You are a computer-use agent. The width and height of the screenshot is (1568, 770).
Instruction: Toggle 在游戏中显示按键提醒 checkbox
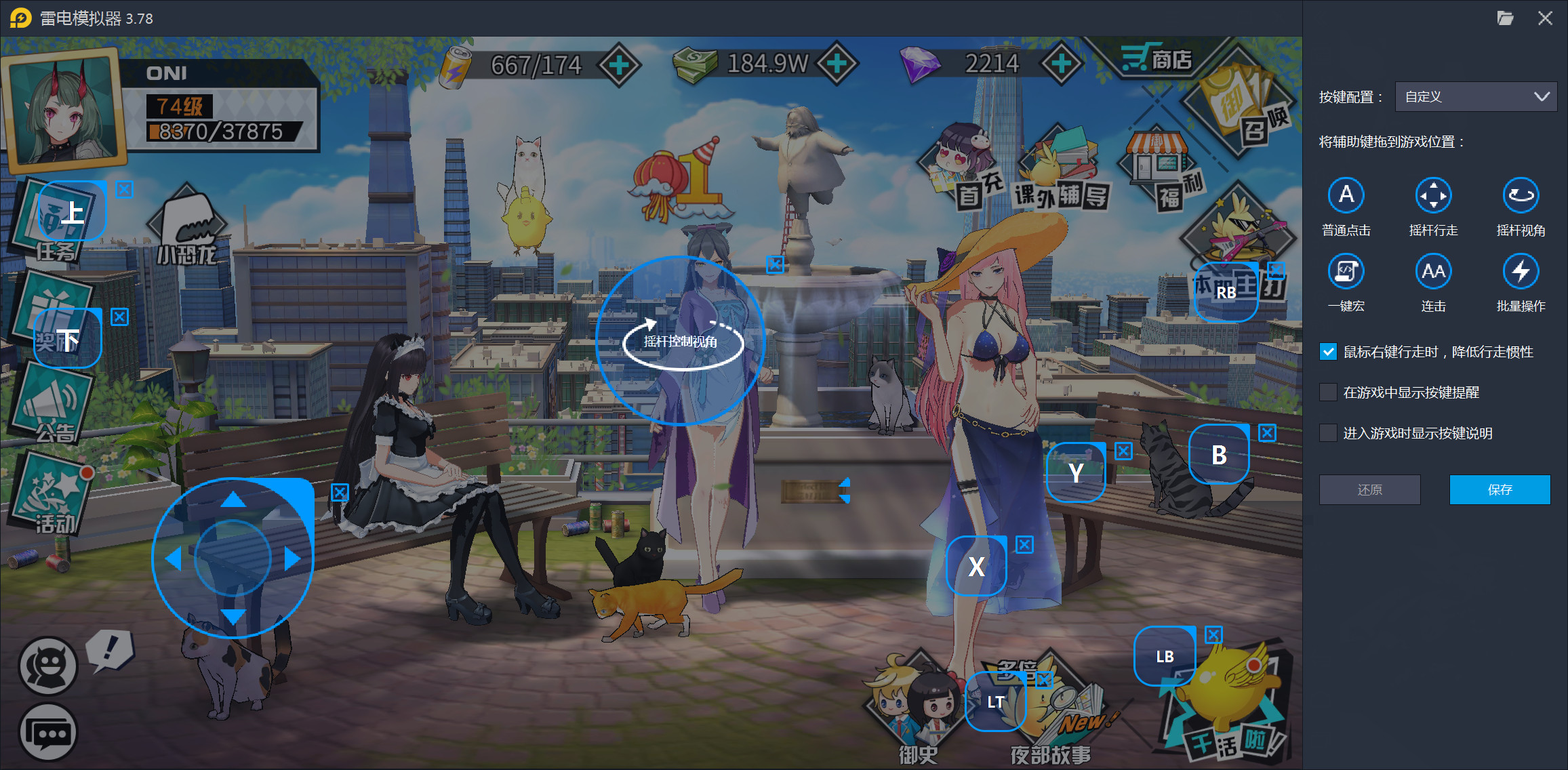click(1328, 392)
